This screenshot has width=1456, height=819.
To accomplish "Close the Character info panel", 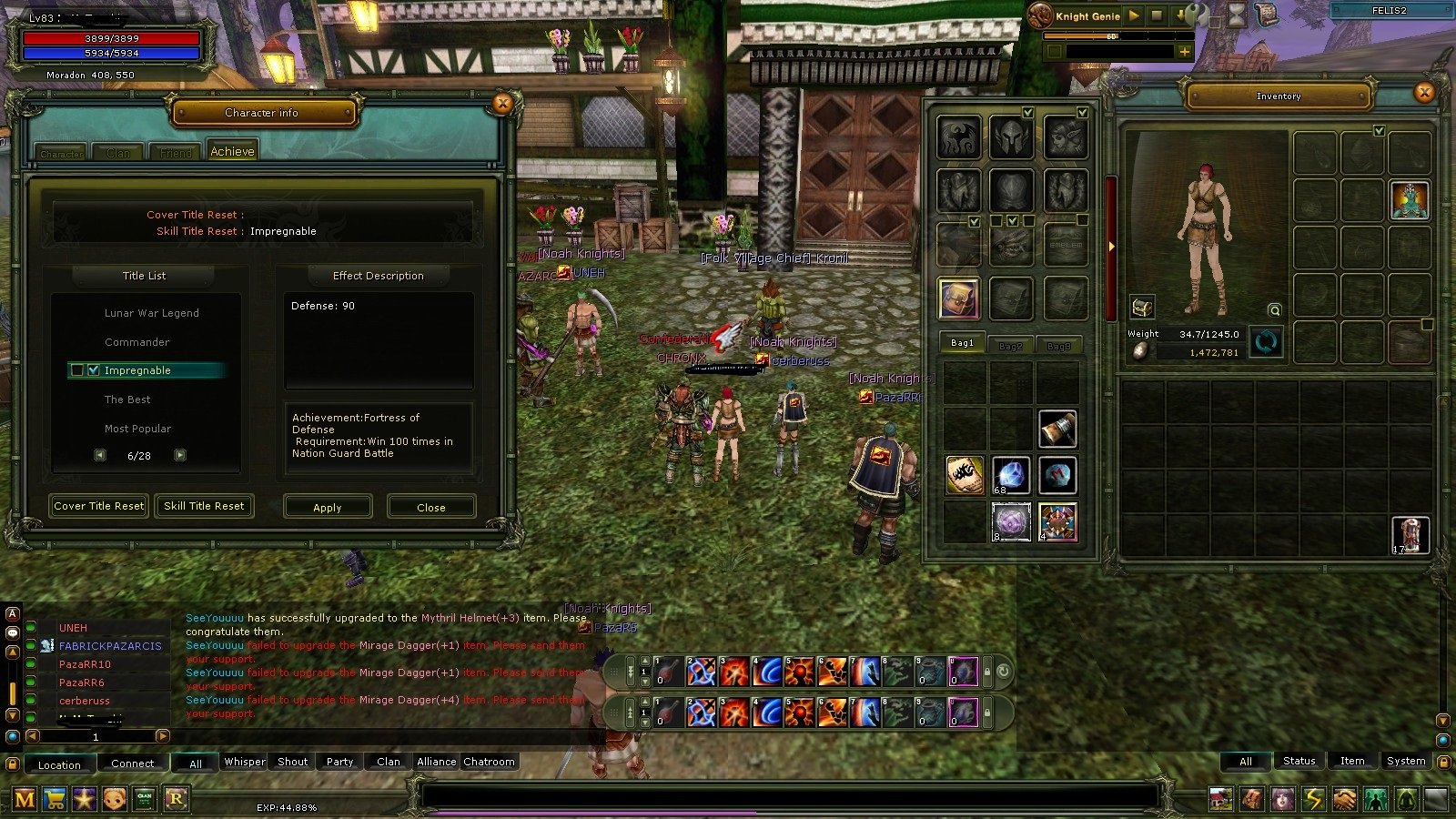I will pos(502,104).
